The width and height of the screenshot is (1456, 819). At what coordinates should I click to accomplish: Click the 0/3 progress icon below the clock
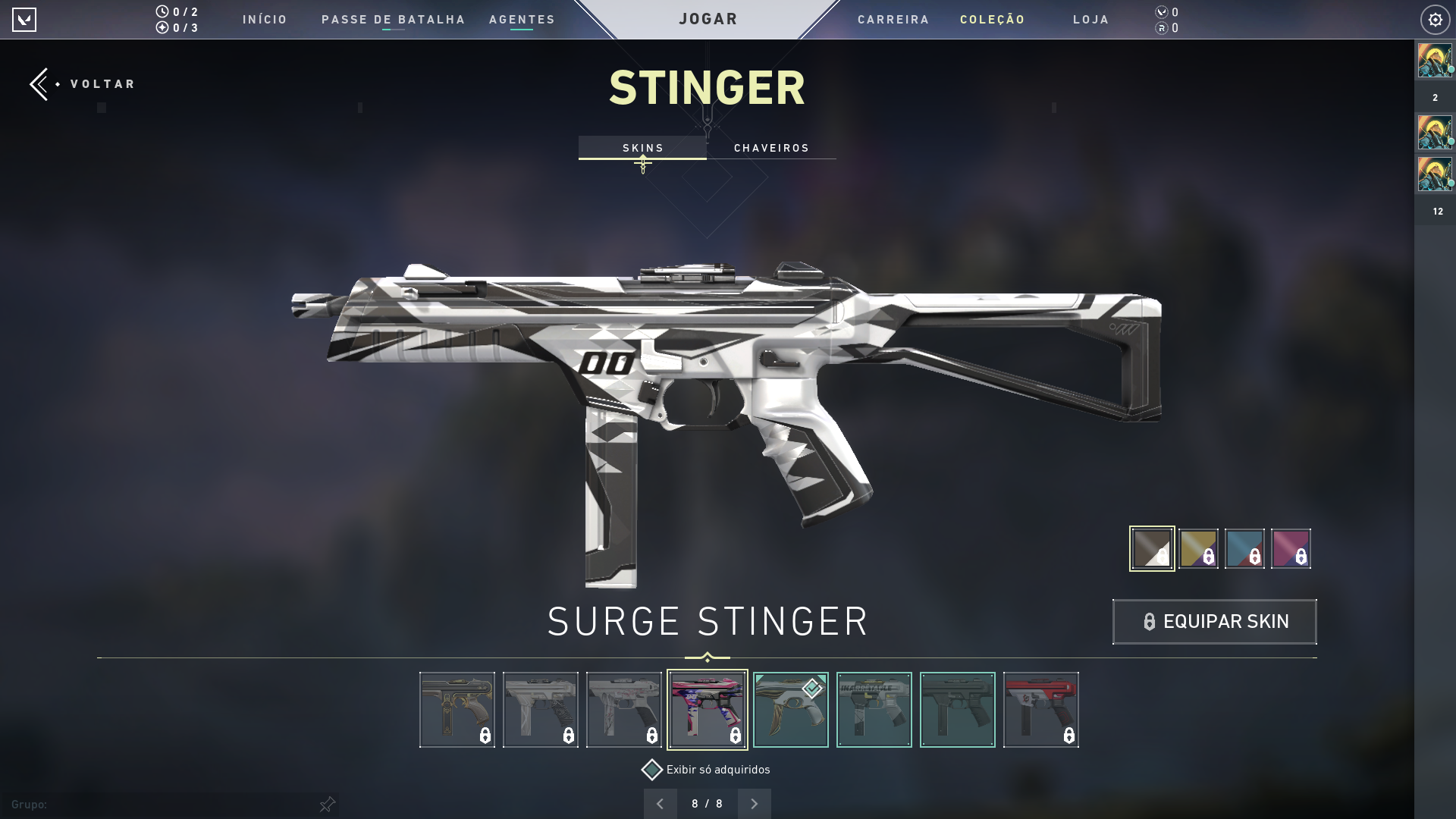162,28
